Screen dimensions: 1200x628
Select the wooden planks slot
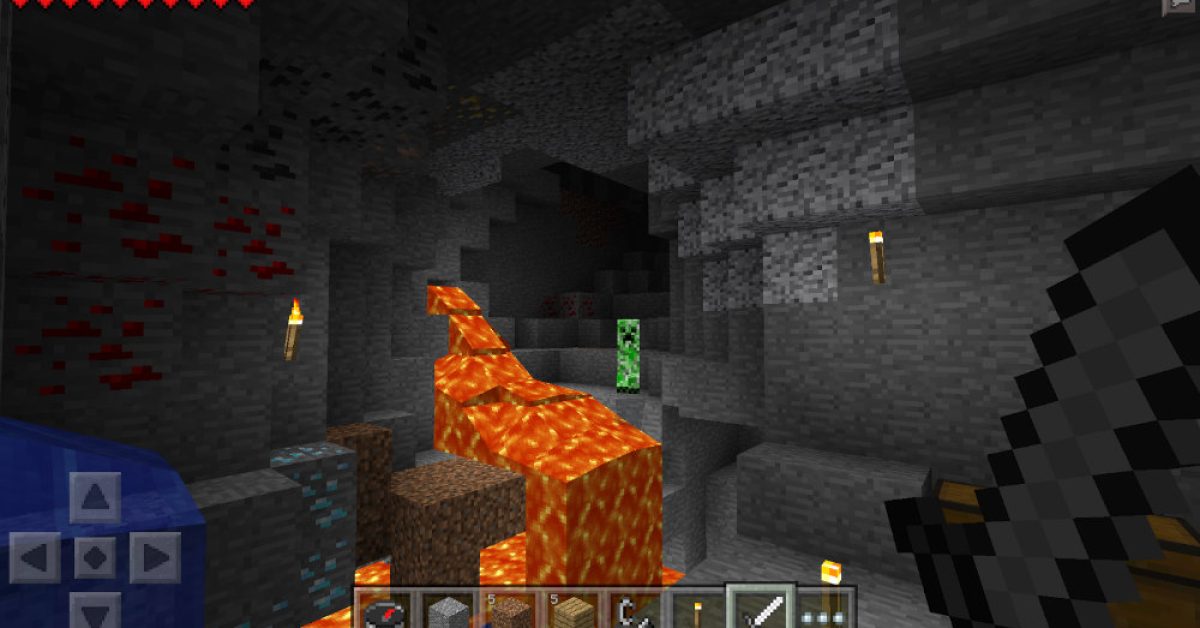click(x=574, y=611)
